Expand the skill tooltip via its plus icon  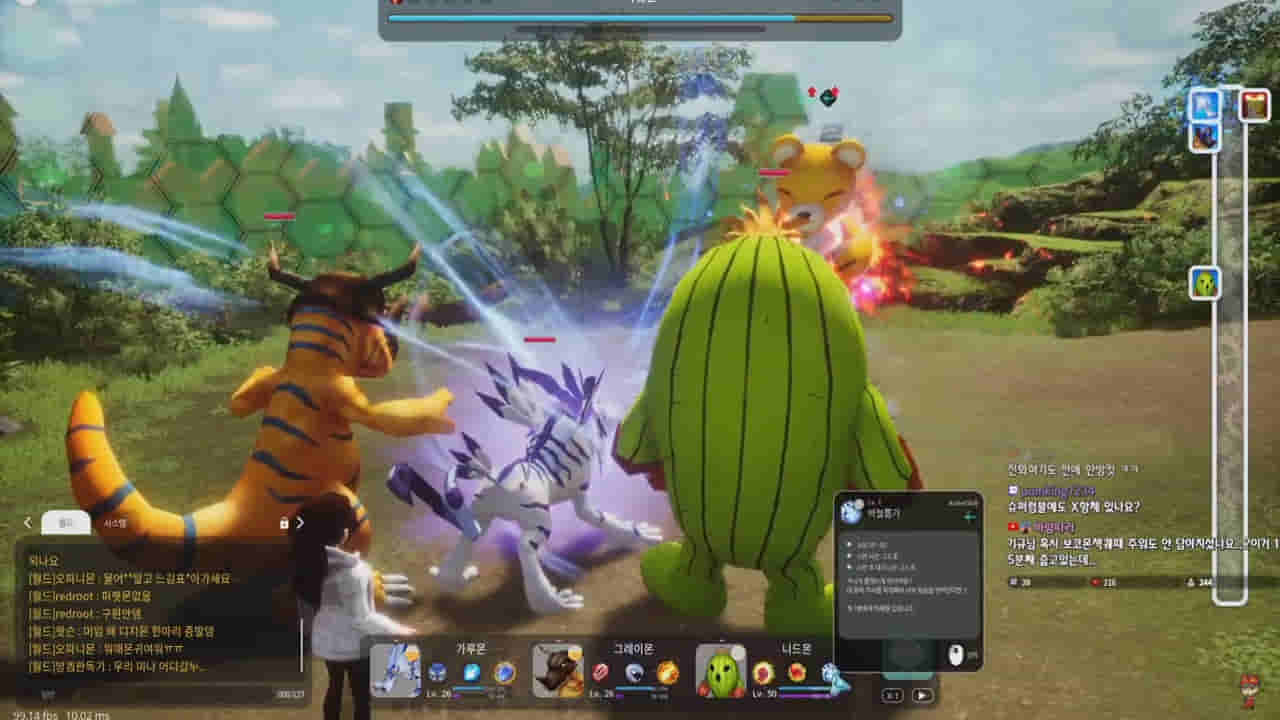970,516
